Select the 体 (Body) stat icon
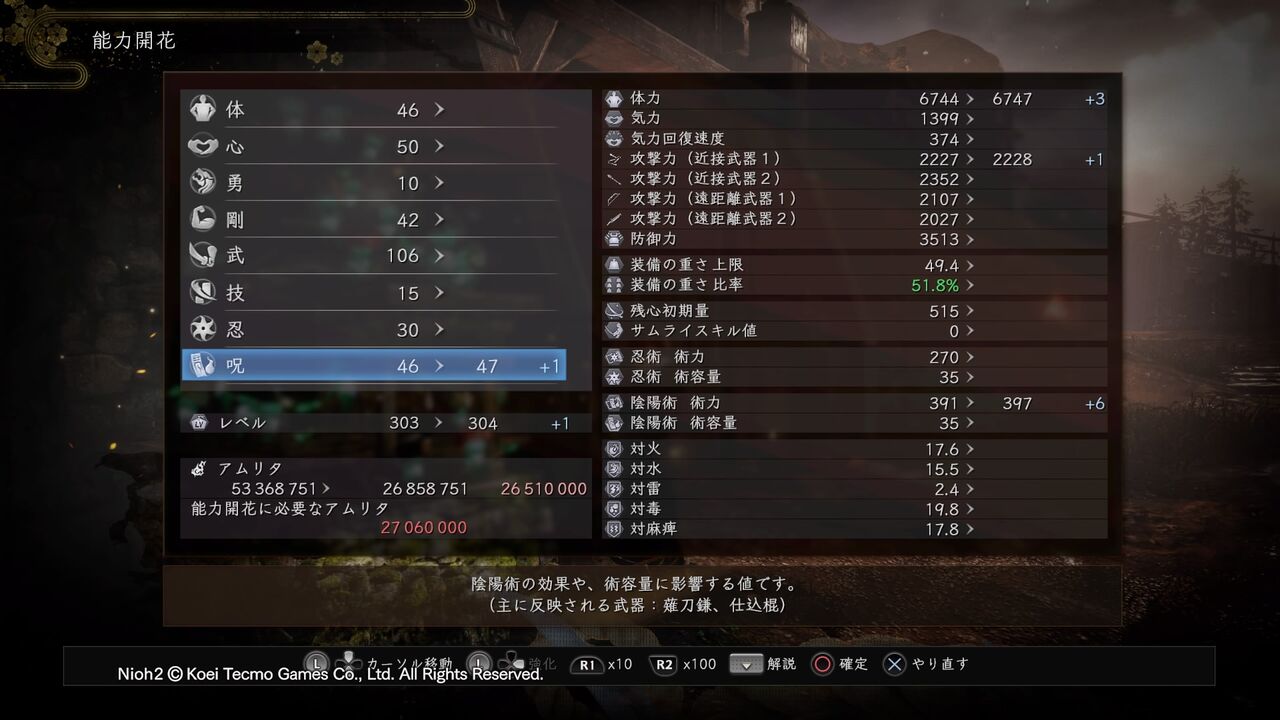The image size is (1280, 720). click(203, 109)
